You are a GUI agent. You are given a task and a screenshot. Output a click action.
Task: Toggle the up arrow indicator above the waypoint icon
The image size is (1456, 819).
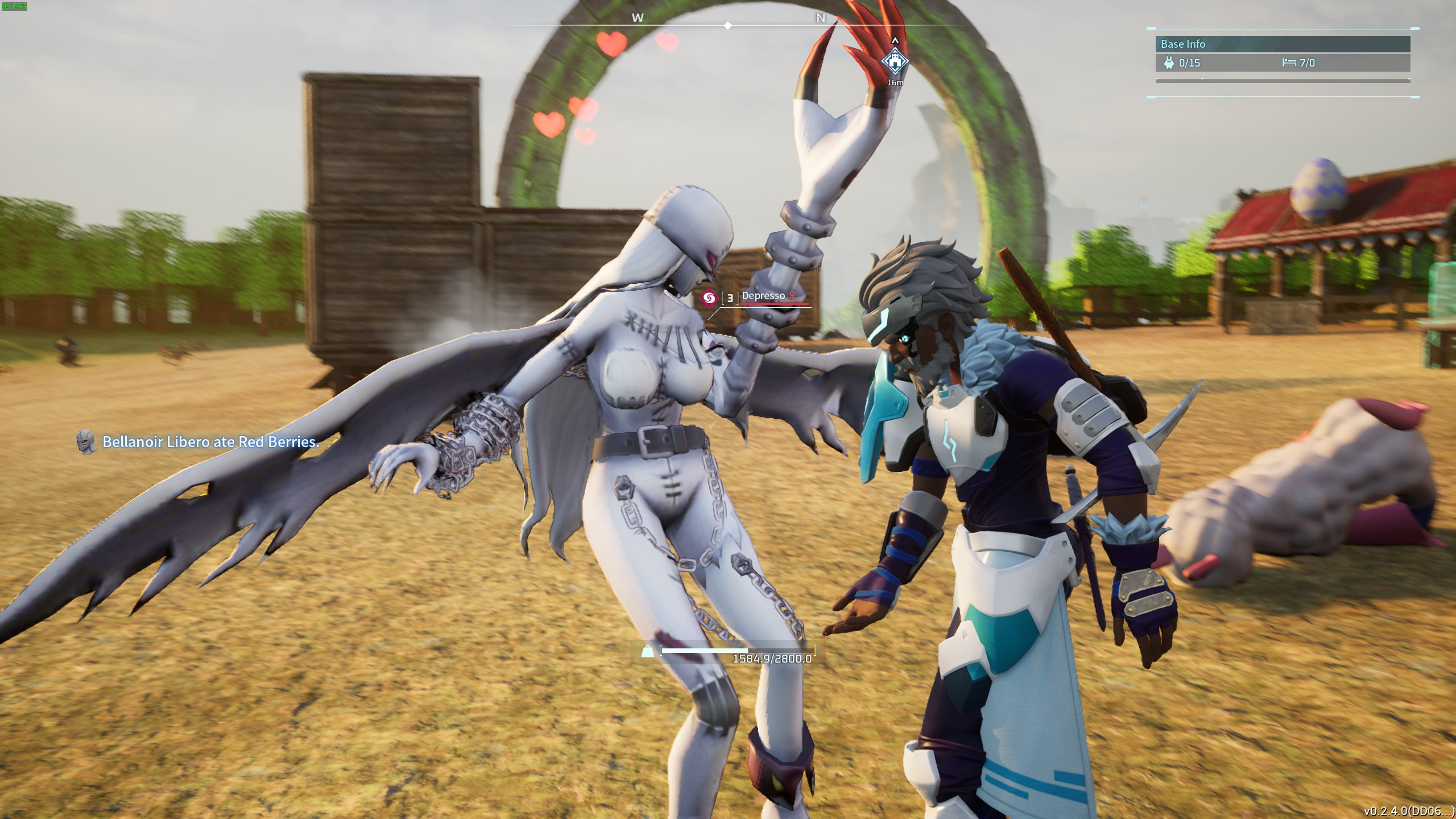(x=895, y=40)
